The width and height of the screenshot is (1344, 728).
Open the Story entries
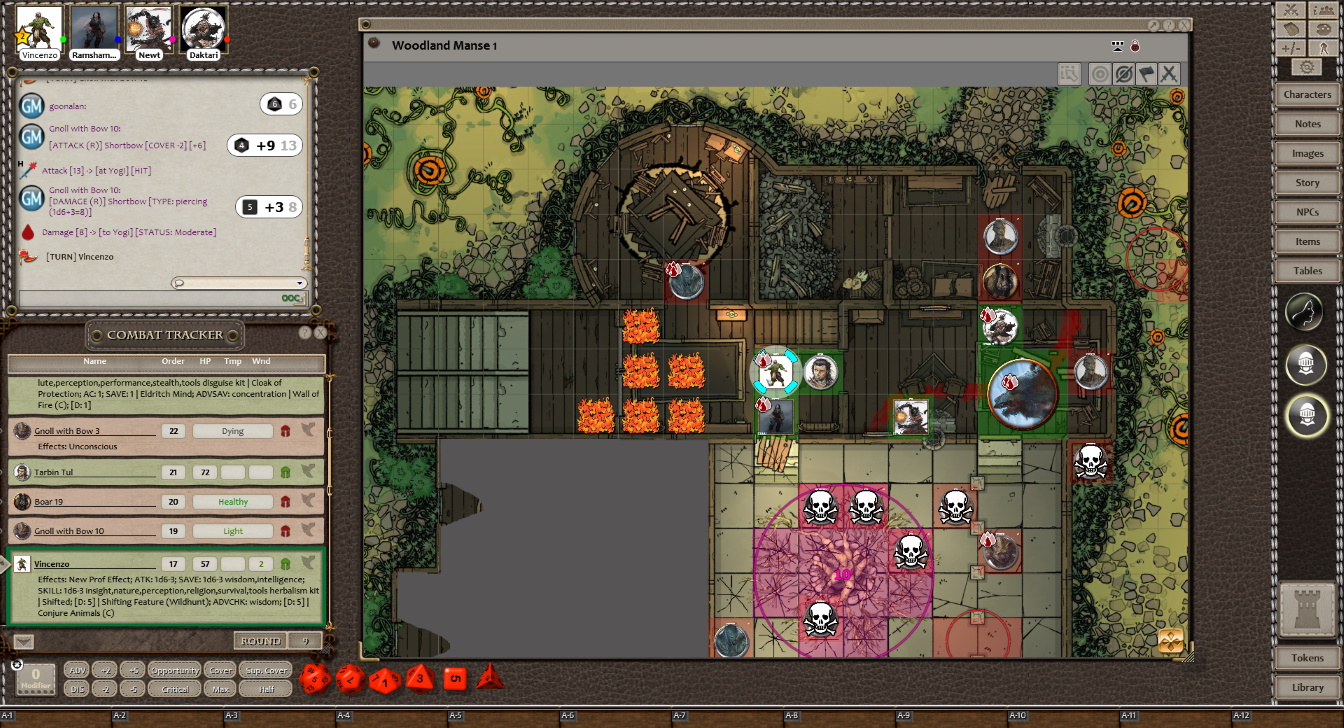[x=1307, y=183]
